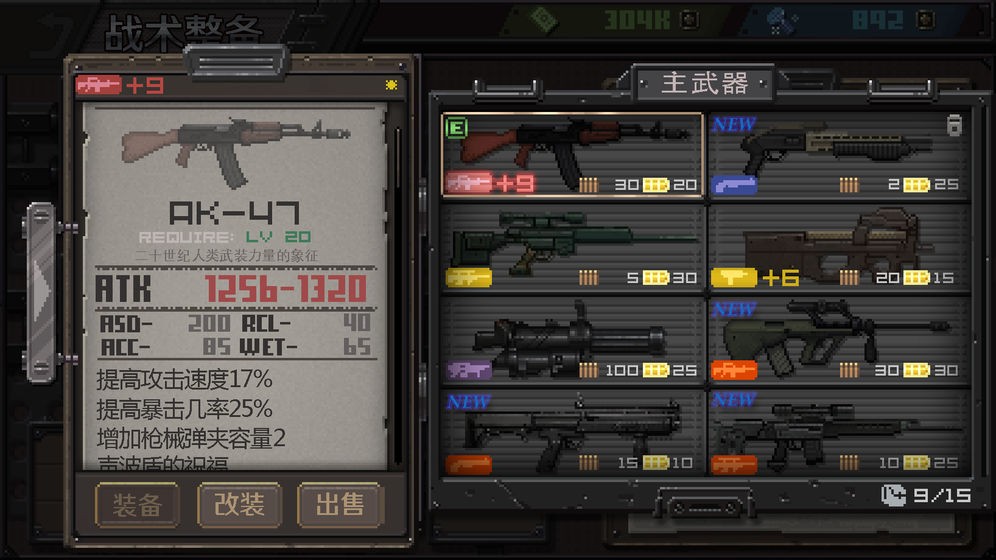Image resolution: width=996 pixels, height=560 pixels.
Task: Click the arrow handle beside the weapon card
Action: click(42, 285)
